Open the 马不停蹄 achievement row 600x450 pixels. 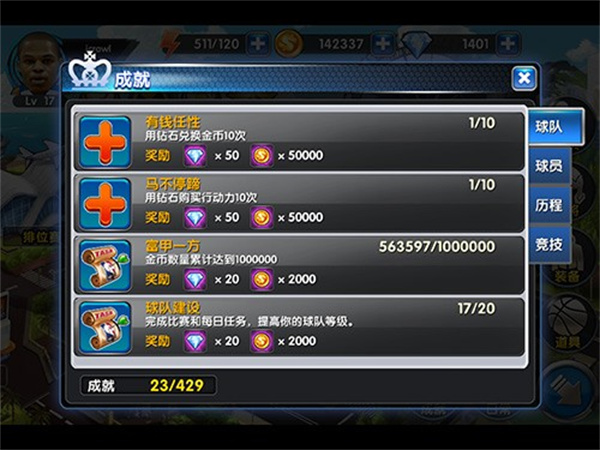coord(300,202)
